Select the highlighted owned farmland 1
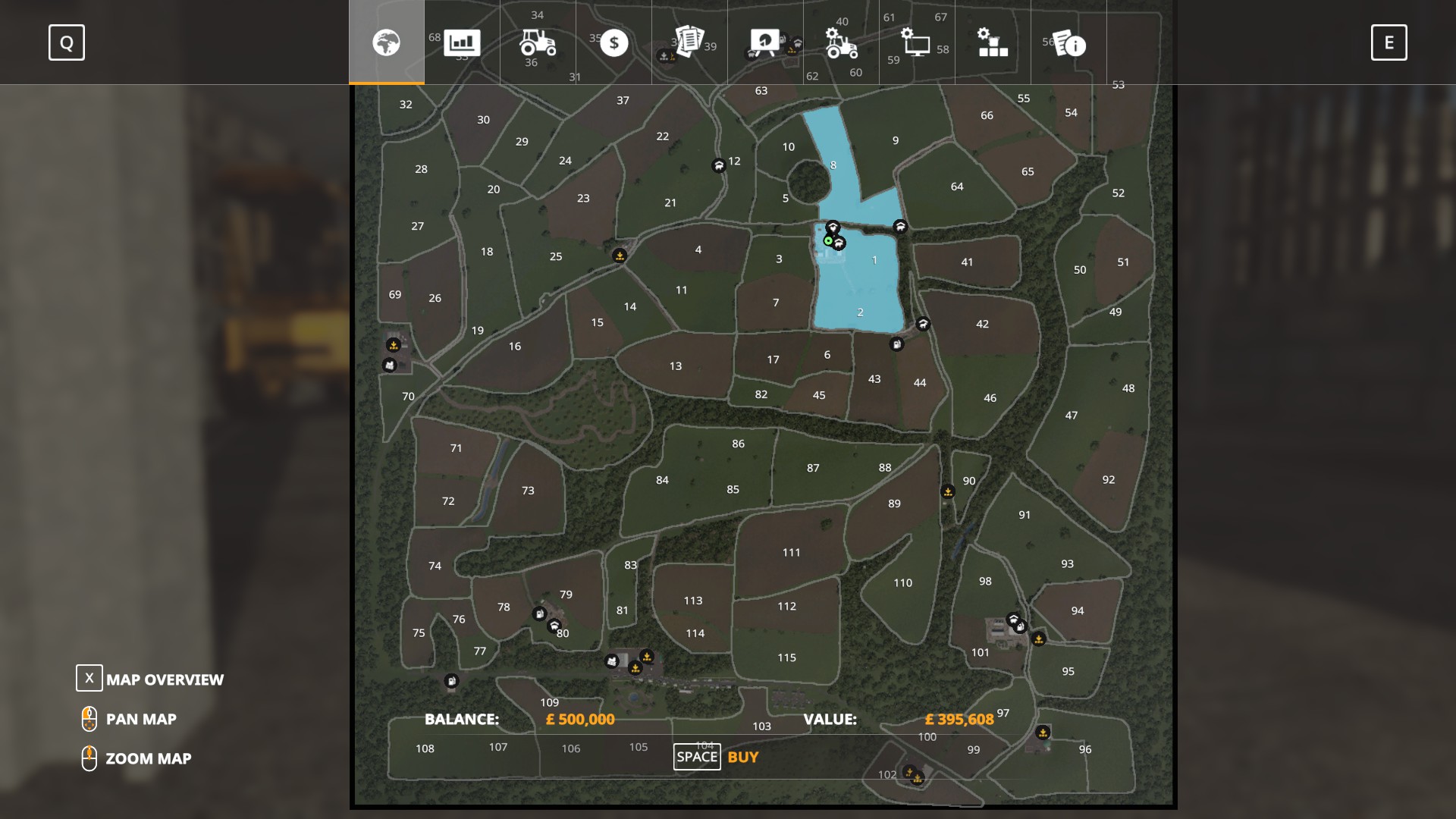Image resolution: width=1456 pixels, height=819 pixels. click(874, 260)
